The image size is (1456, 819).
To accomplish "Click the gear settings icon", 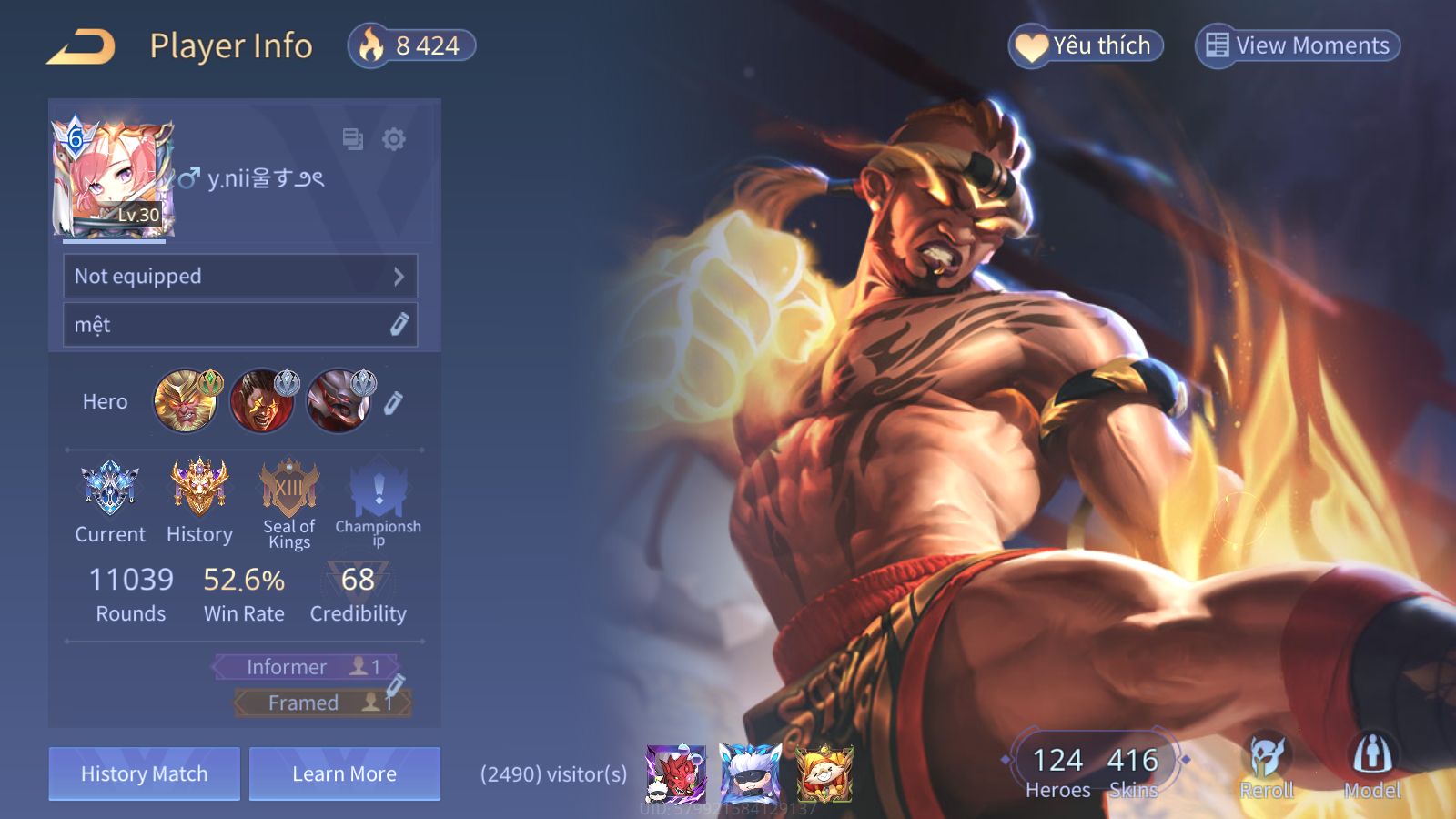I will (x=394, y=139).
